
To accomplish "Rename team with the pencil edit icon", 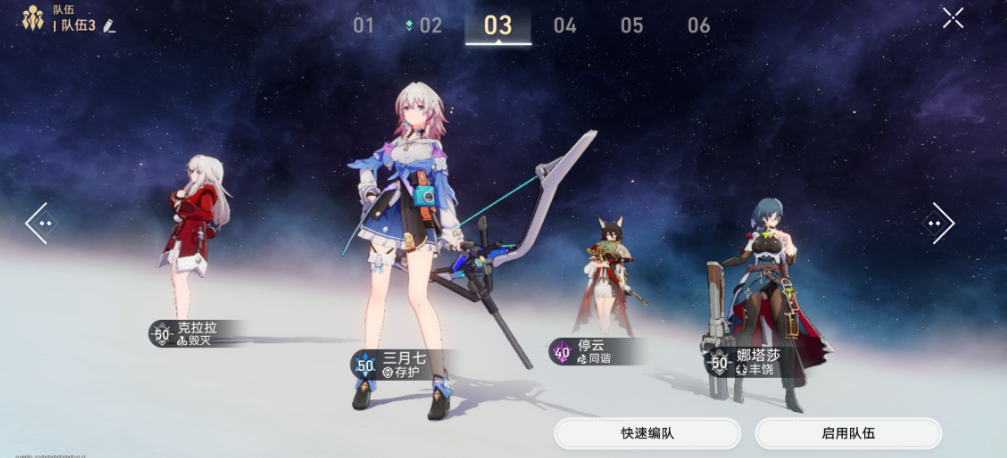I will coord(109,25).
